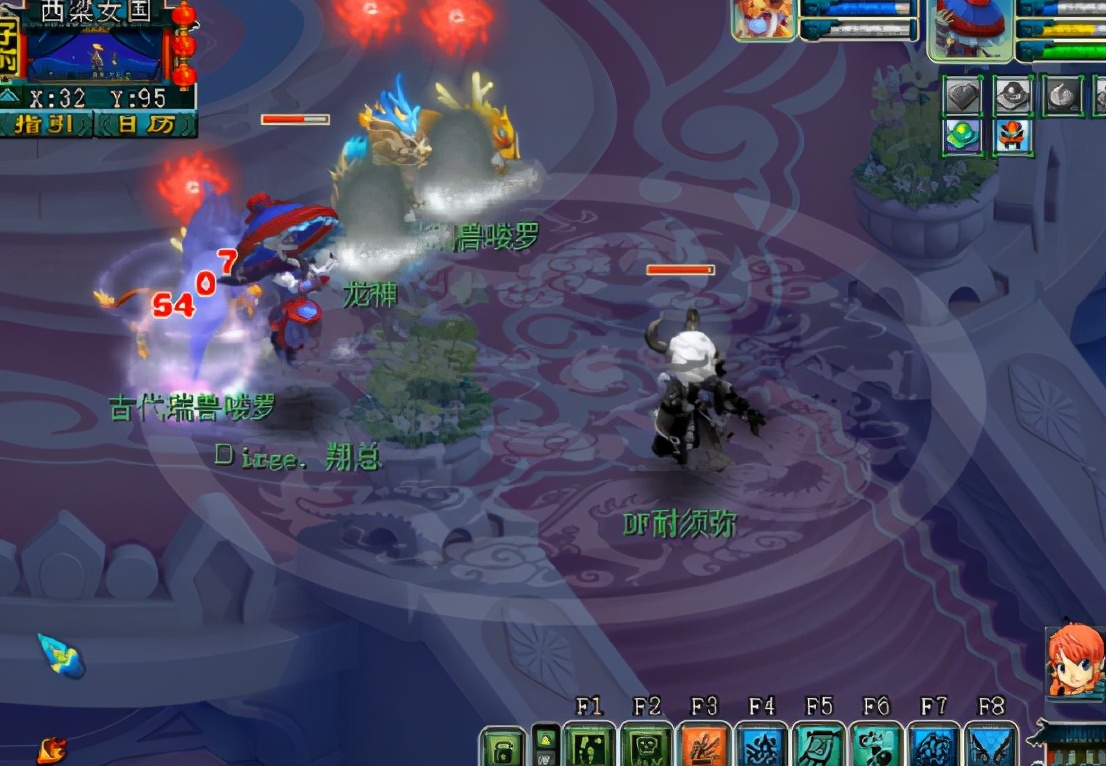Activate the F5 teal scroll skill
1106x766 pixels.
819,746
